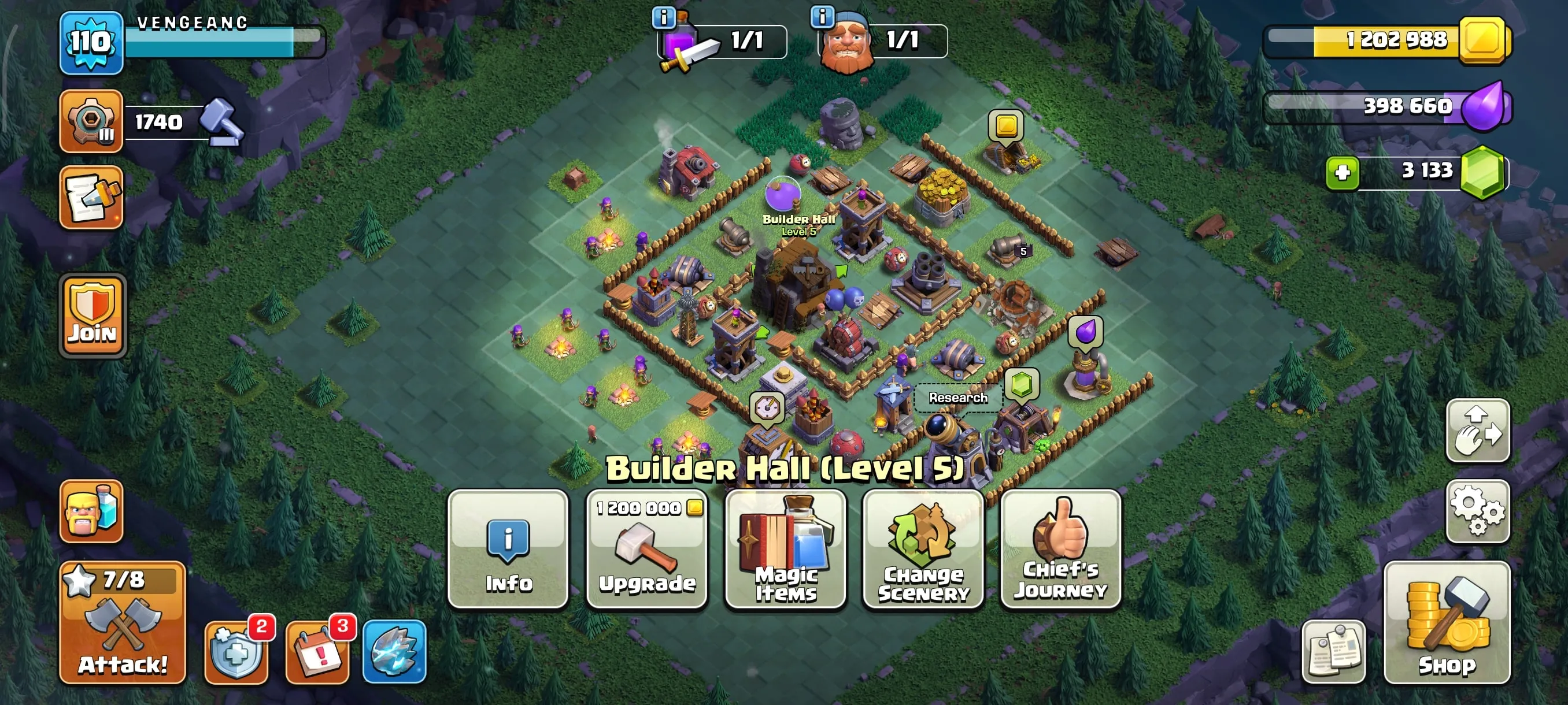Screen dimensions: 1568x705
Task: Travel to the home village via boat icon
Action: click(x=93, y=511)
